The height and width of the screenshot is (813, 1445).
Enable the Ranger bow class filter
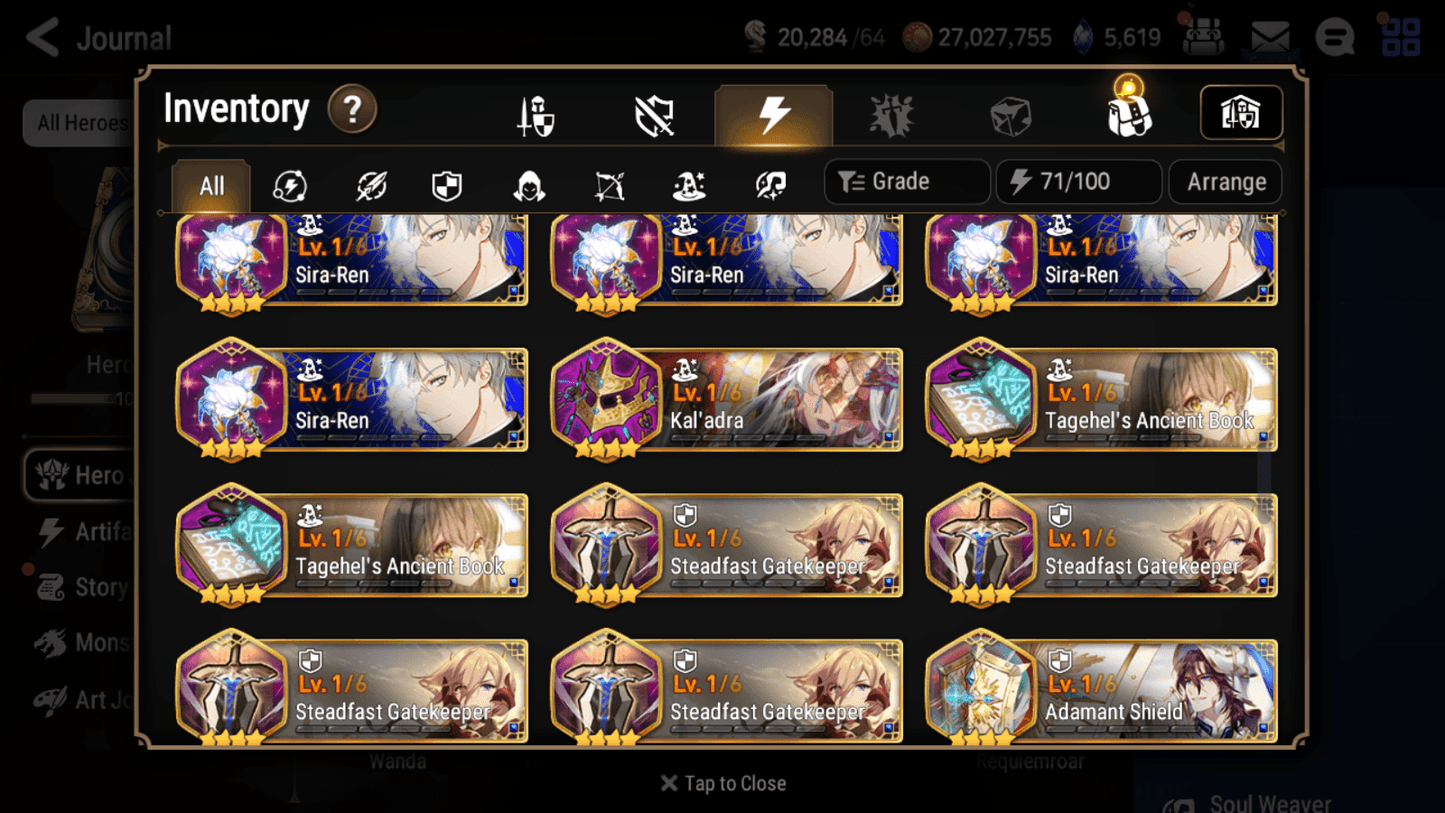[608, 182]
